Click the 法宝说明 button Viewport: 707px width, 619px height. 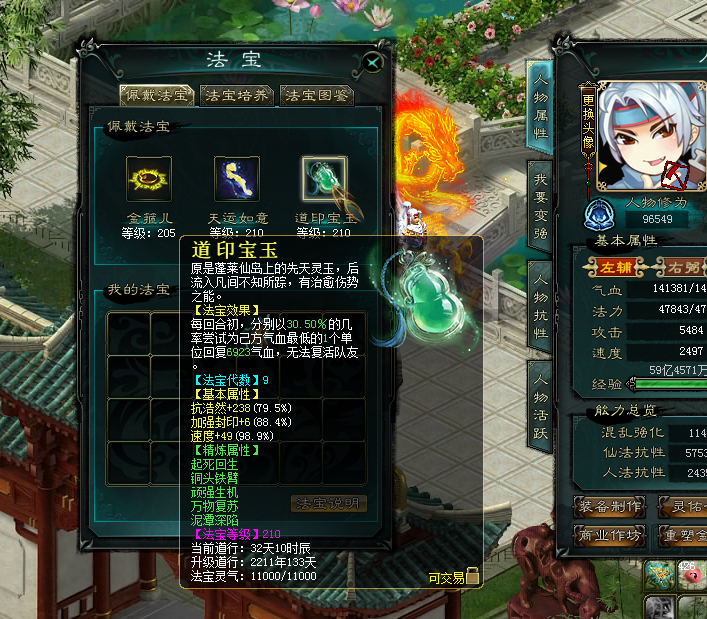(329, 503)
